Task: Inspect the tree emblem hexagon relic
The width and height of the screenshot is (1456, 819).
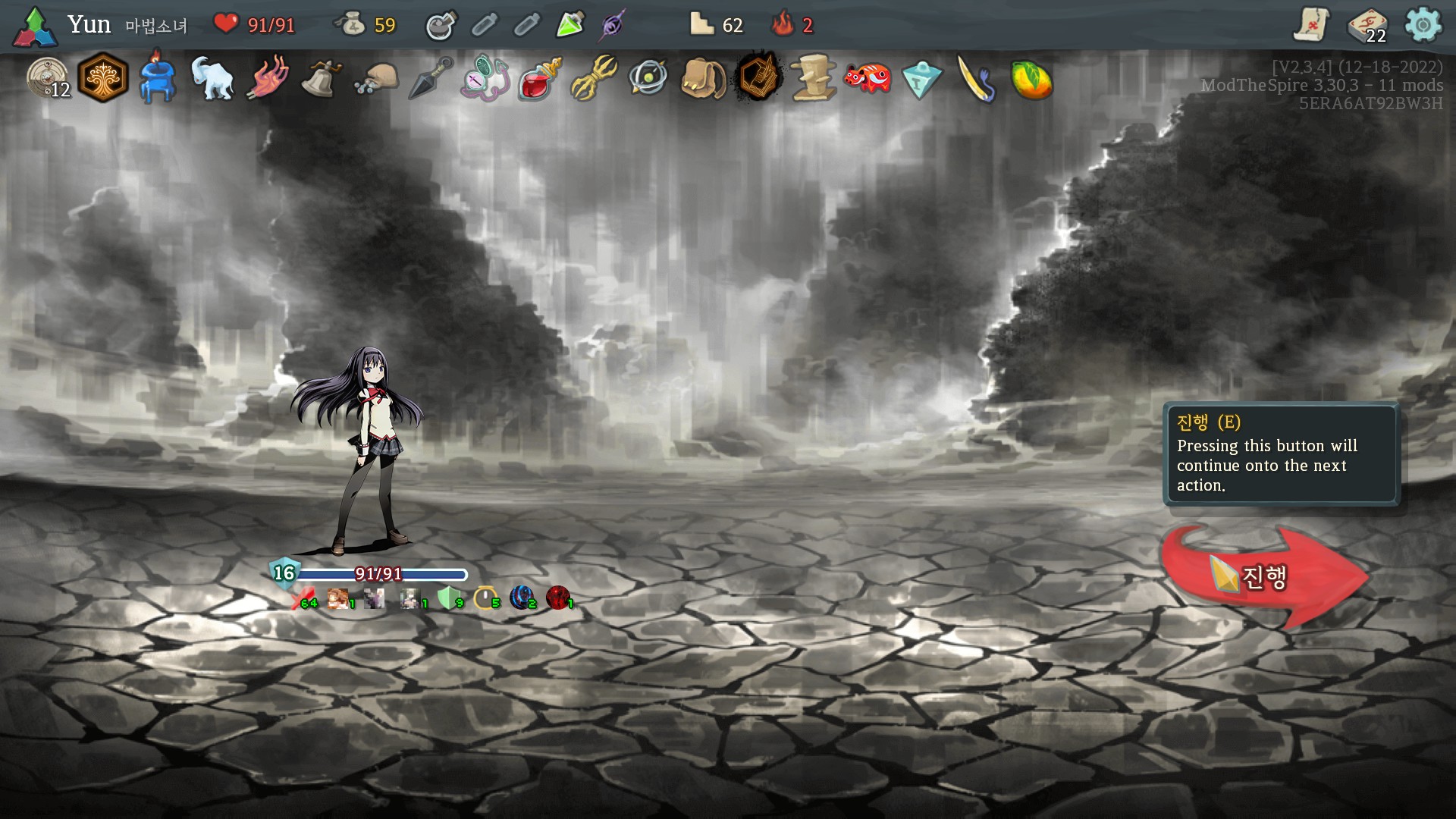Action: [103, 78]
